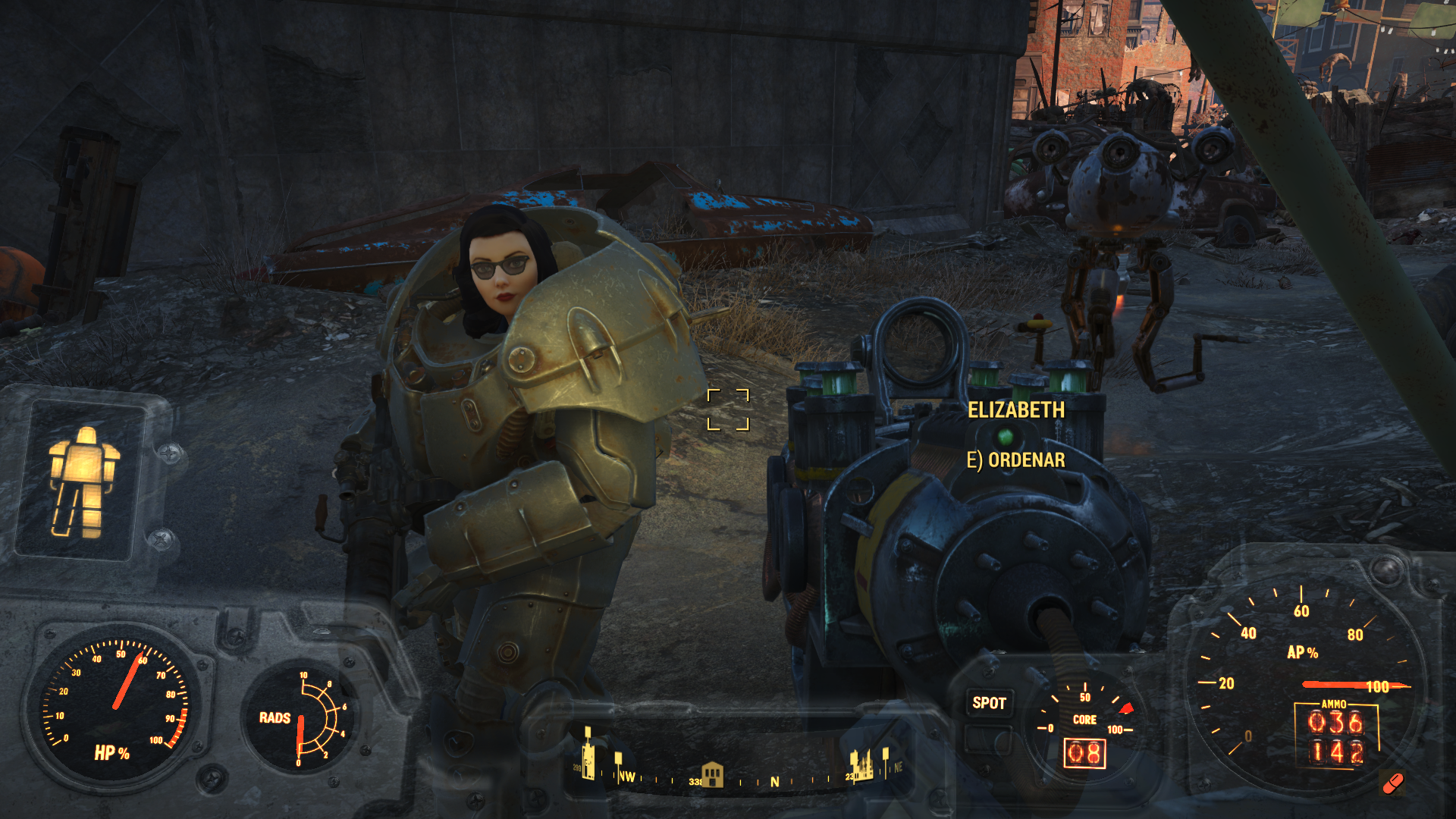
Task: Click the SPOT indicator panel
Action: (989, 704)
